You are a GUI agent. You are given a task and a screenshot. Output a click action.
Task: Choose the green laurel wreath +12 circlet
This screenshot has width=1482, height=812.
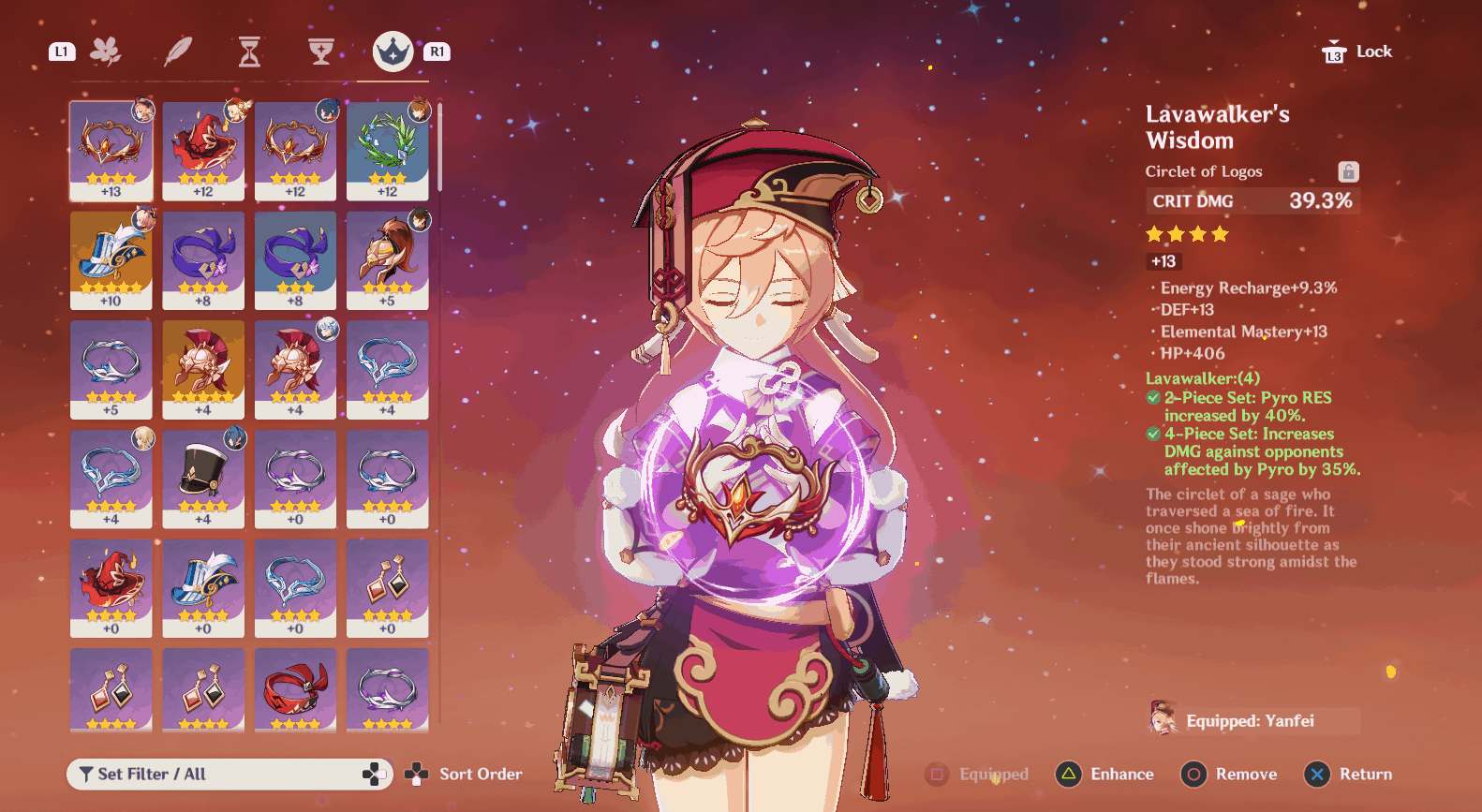pyautogui.click(x=388, y=151)
